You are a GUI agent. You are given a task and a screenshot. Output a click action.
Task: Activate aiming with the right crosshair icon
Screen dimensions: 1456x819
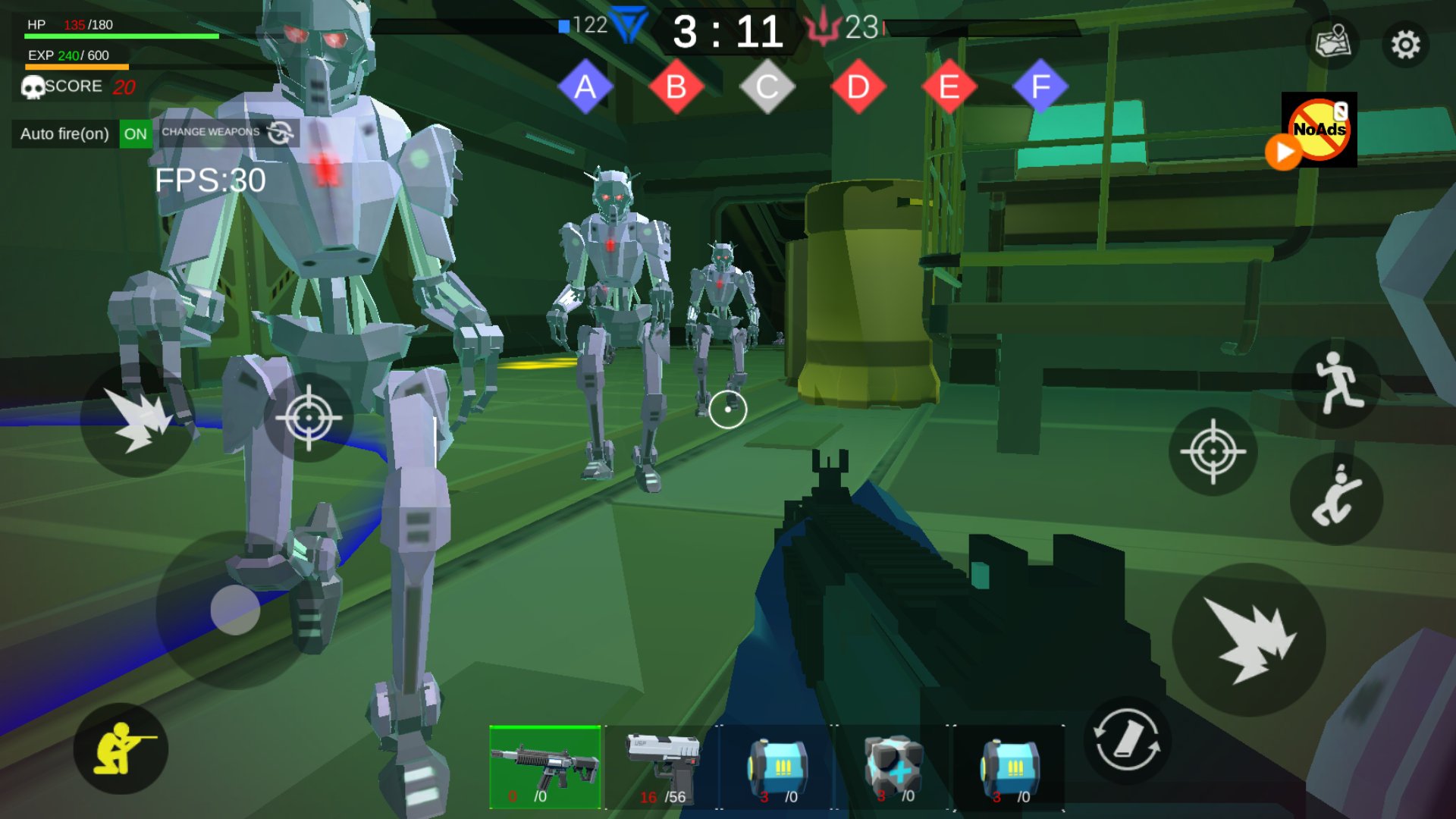tap(1213, 451)
